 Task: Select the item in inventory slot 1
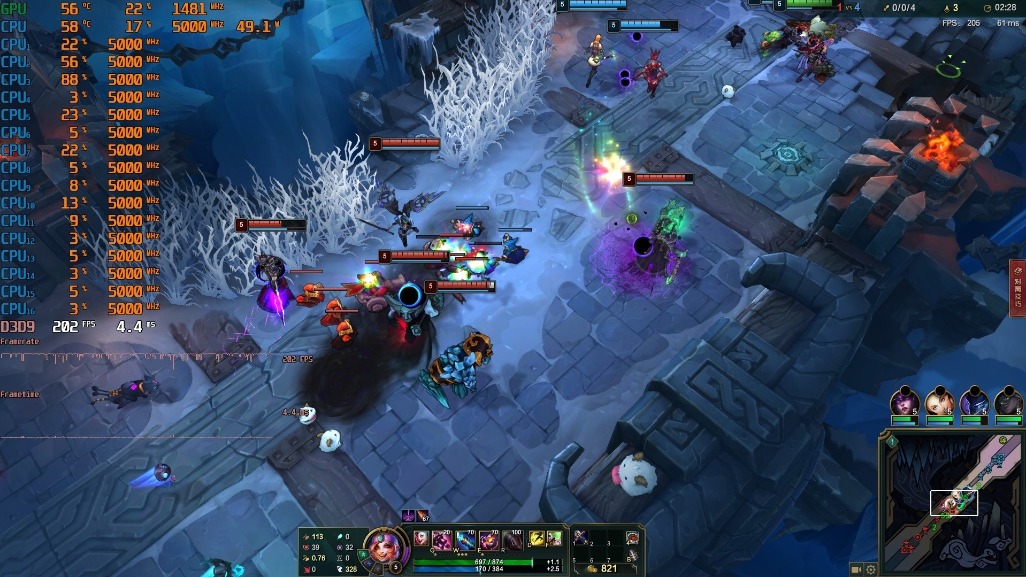click(x=580, y=538)
